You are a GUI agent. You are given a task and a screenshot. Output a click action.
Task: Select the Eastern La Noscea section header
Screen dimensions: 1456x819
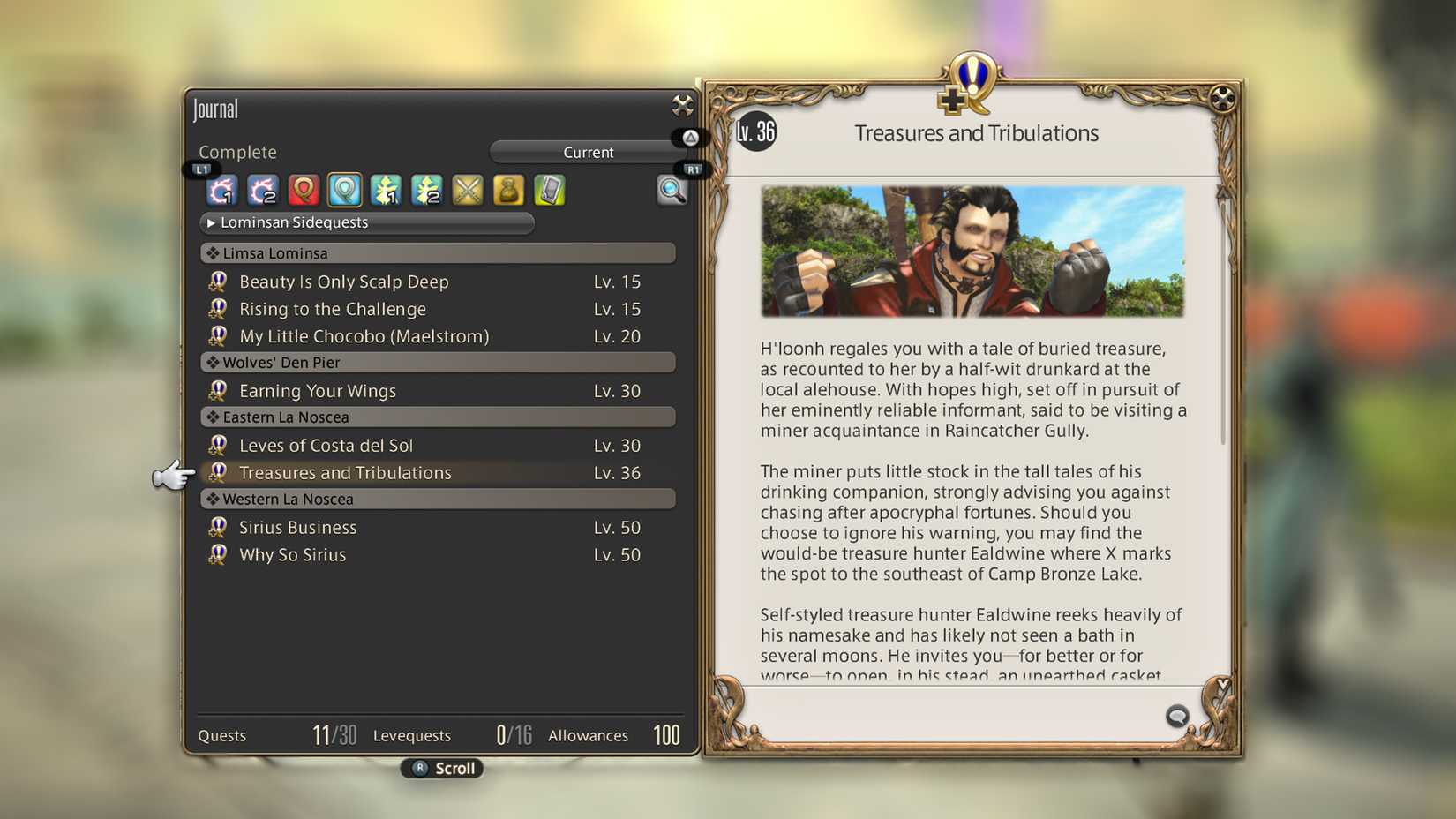pyautogui.click(x=437, y=417)
